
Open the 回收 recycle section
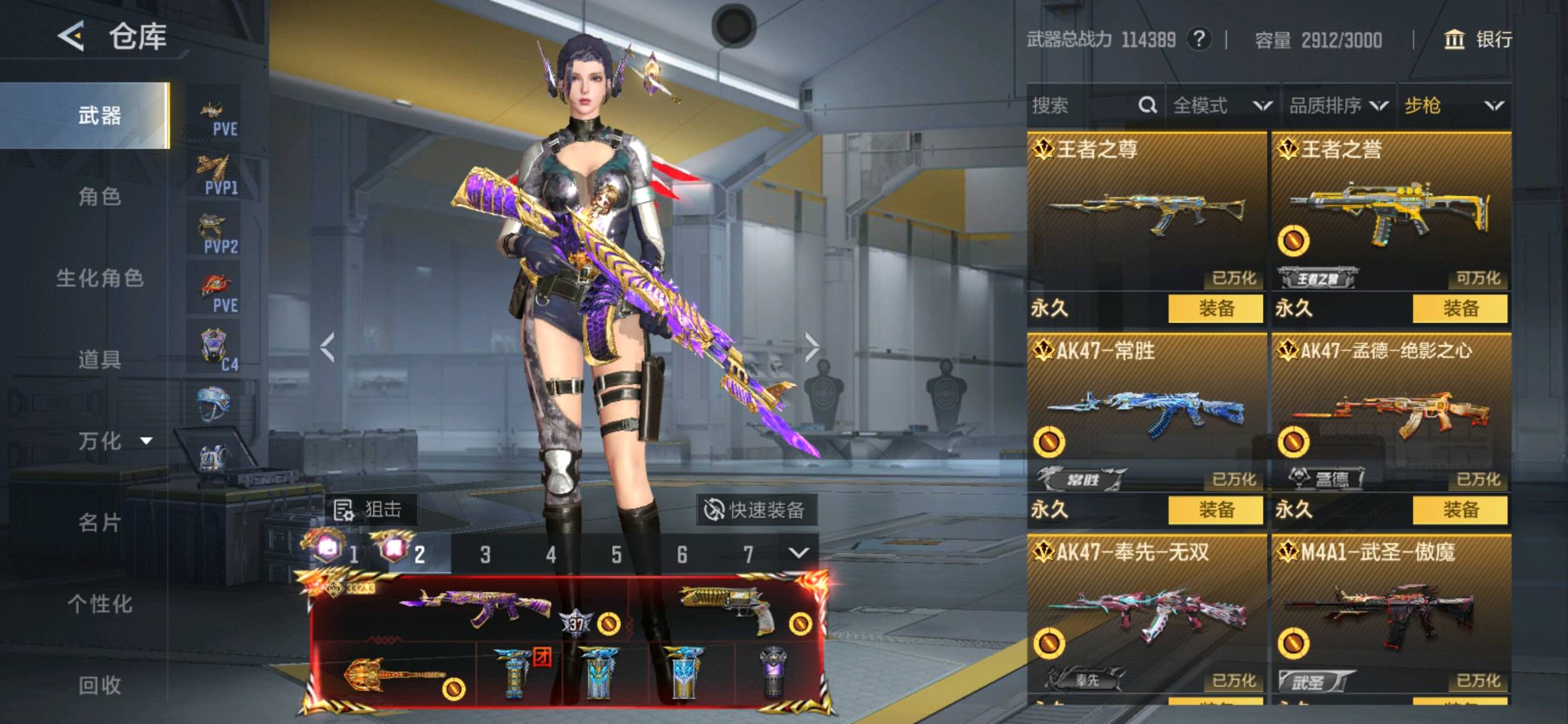coord(99,684)
